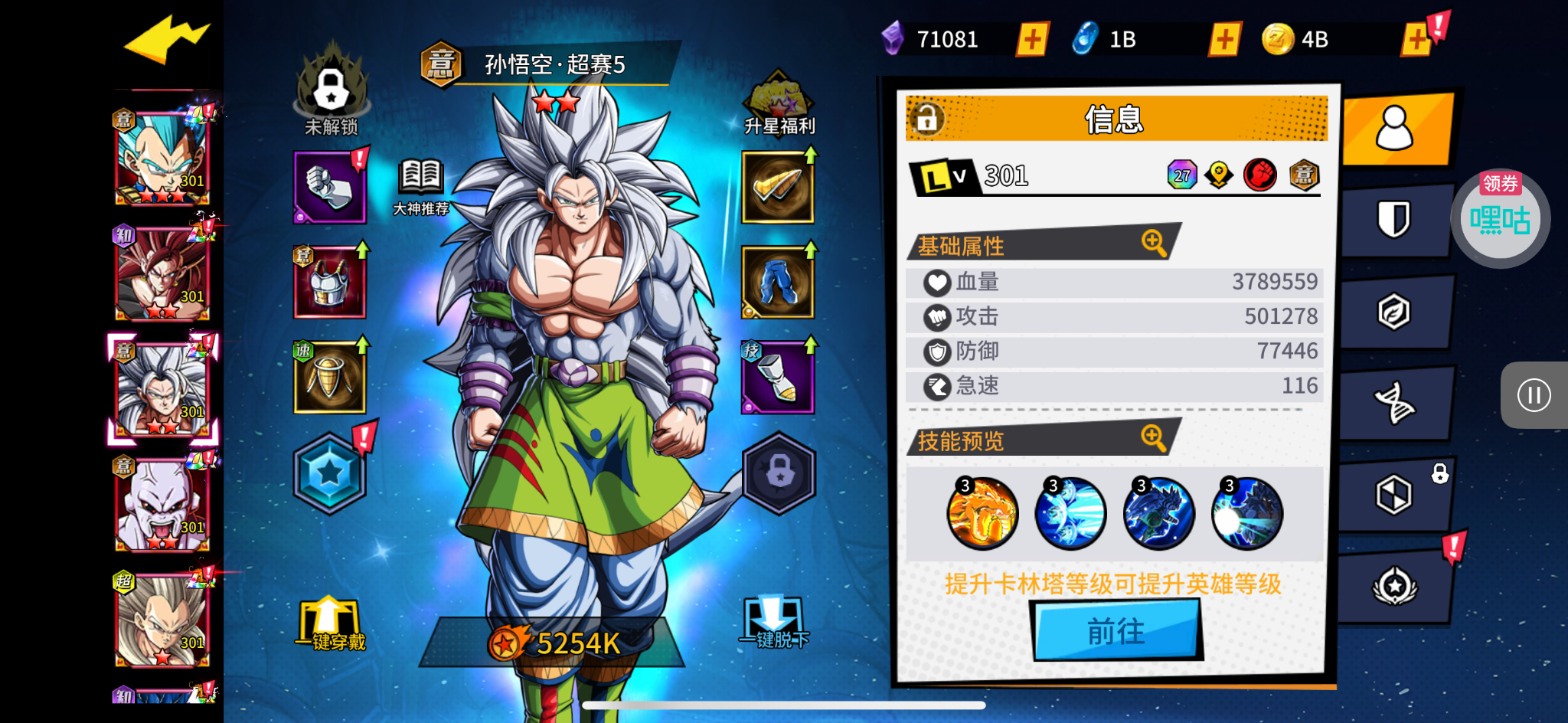Open the glove equipment slot

click(330, 188)
